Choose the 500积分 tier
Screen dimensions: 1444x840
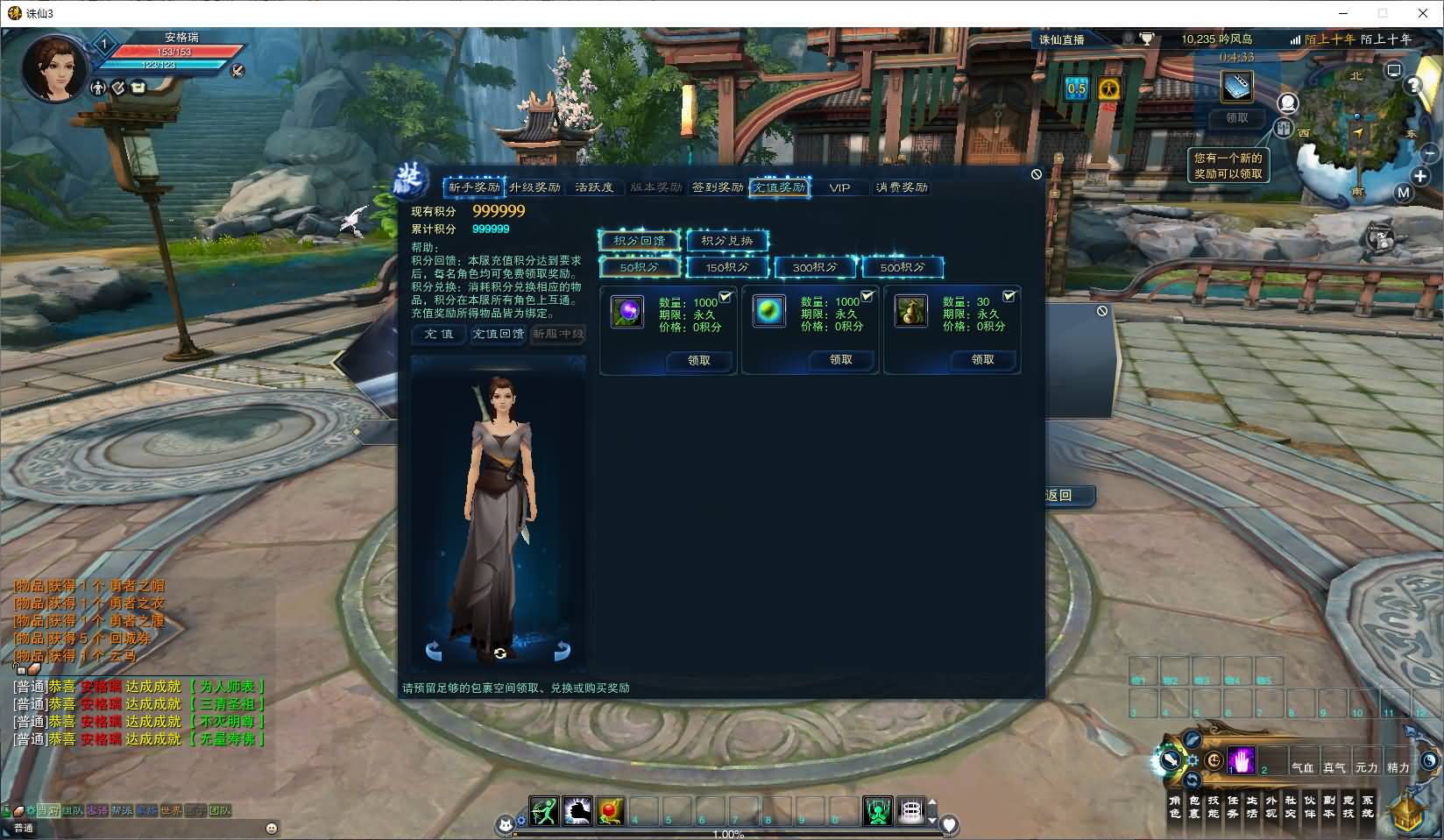coord(902,267)
